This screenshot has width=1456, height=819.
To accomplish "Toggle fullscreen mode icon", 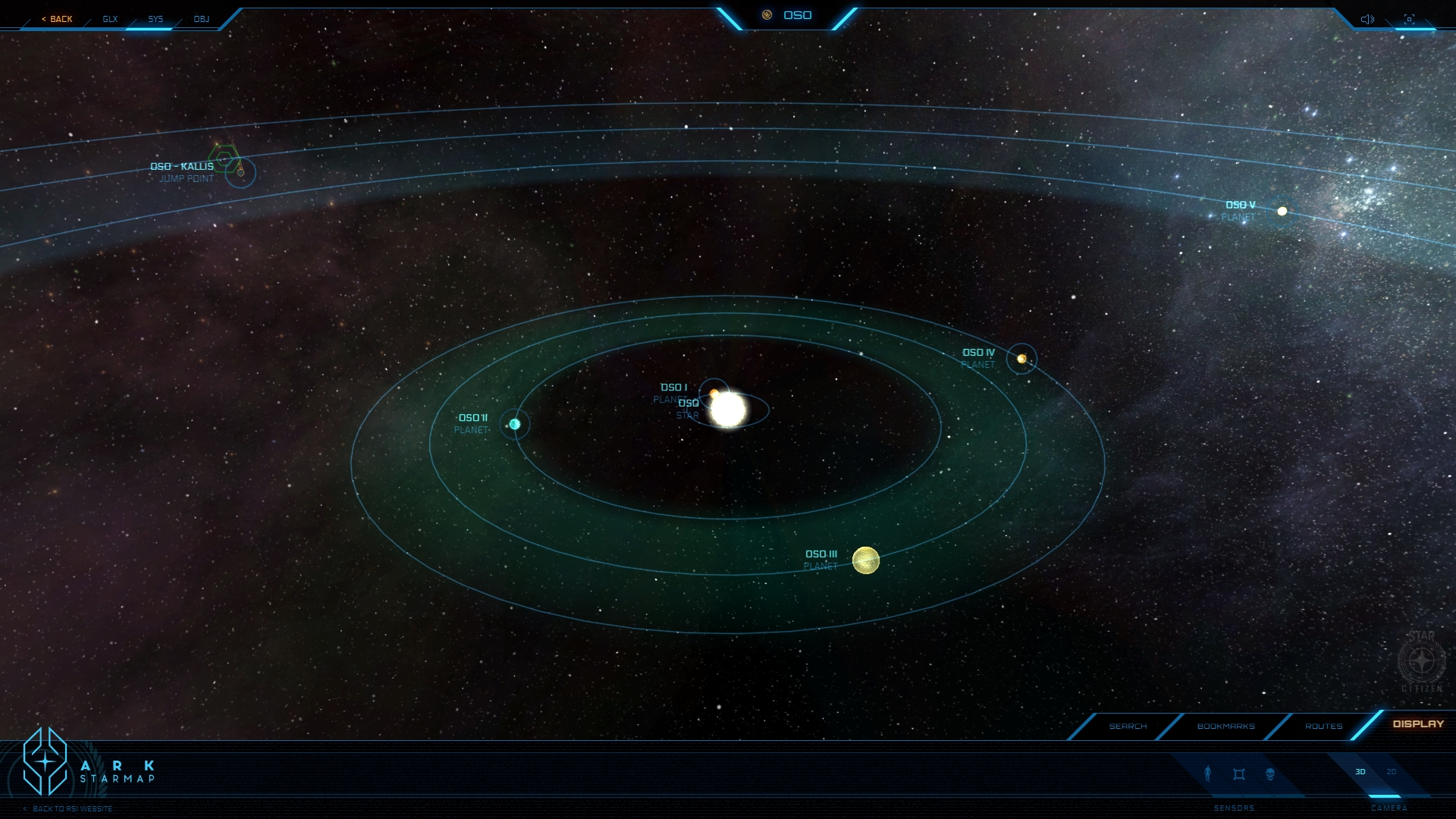I will [x=1409, y=19].
